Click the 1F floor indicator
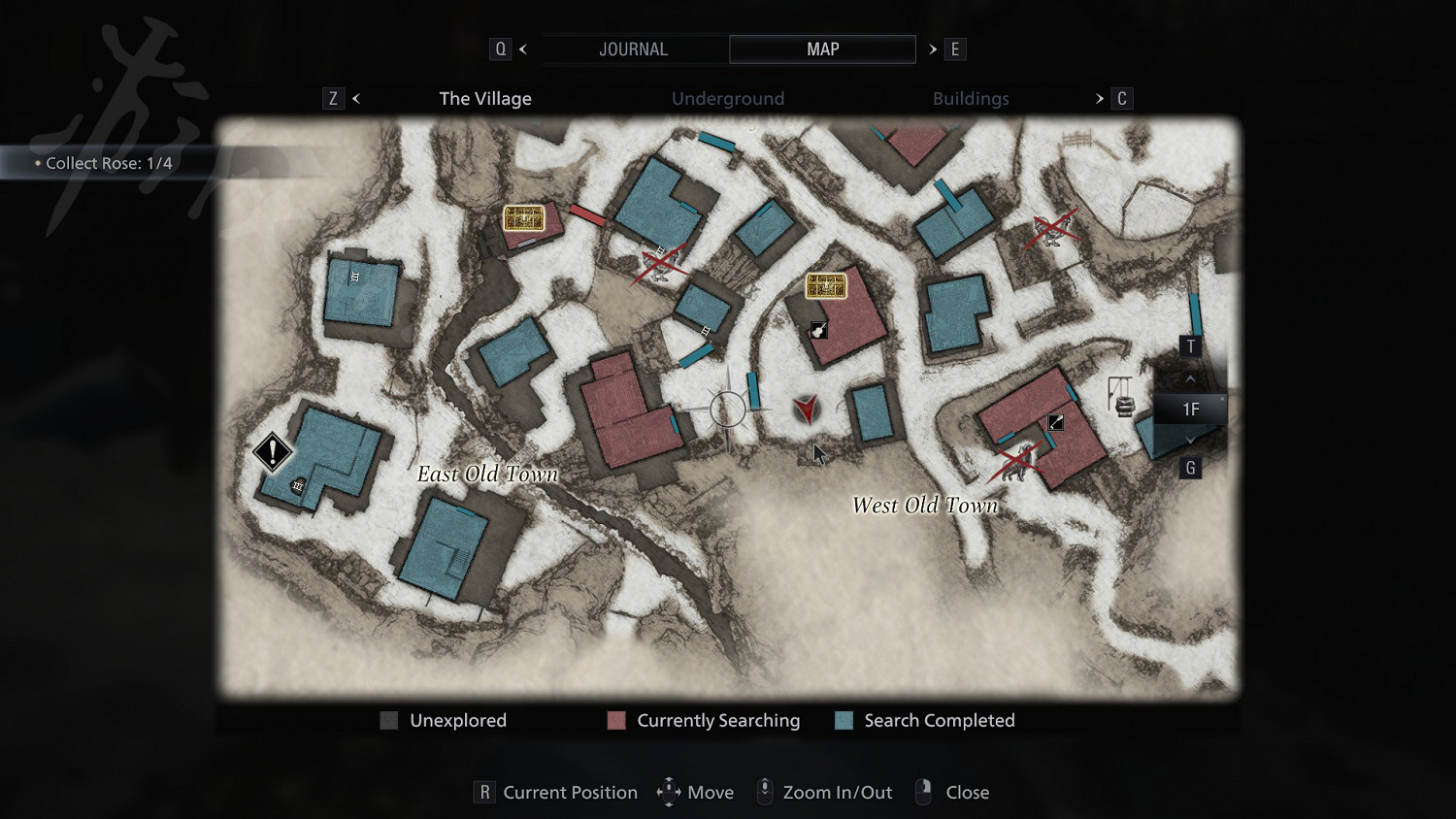Viewport: 1456px width, 819px height. tap(1190, 409)
